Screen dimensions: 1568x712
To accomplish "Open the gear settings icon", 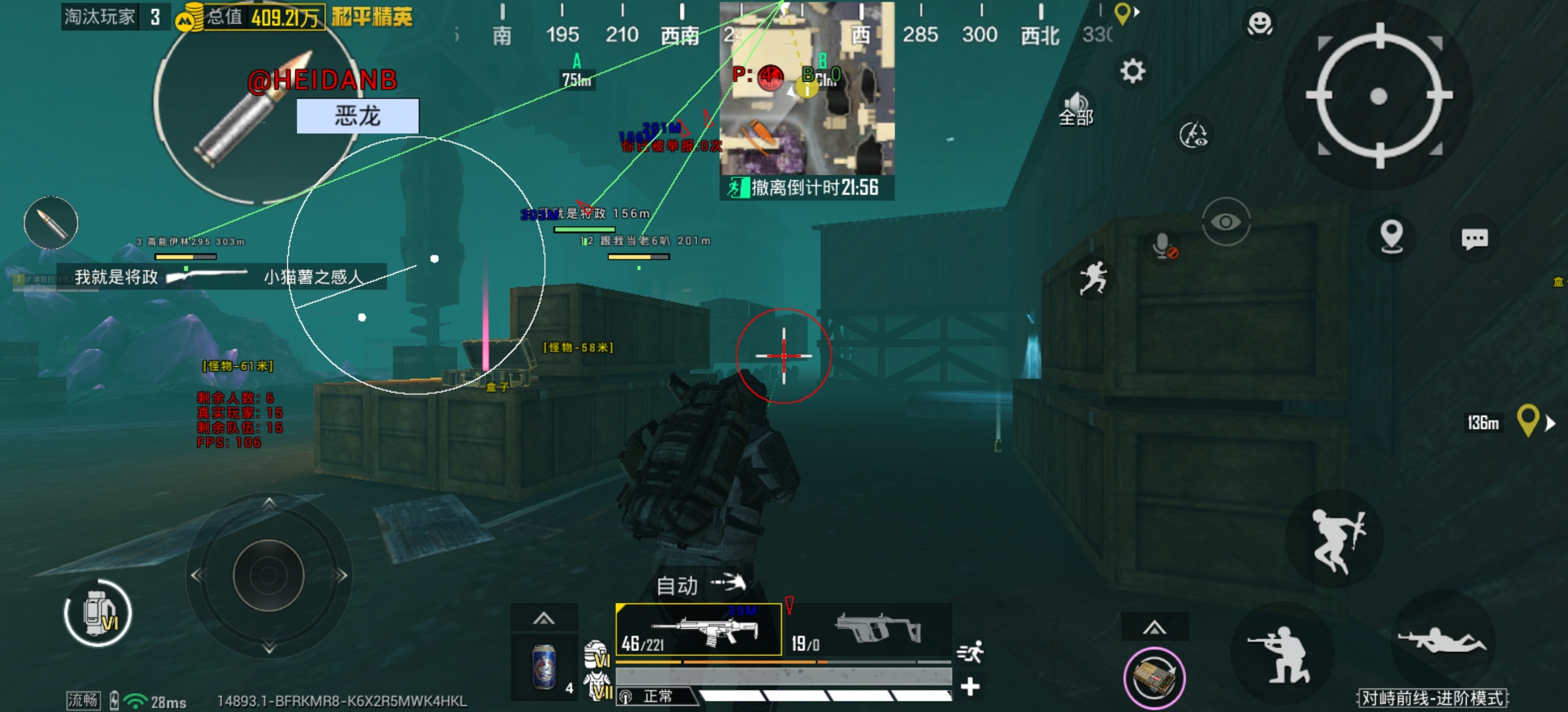I will (1132, 72).
